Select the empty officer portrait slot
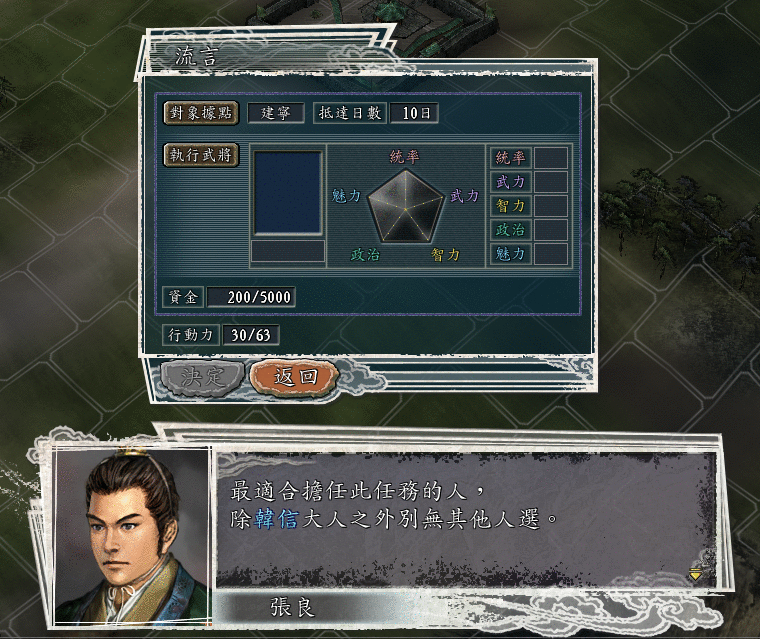The image size is (760, 639). point(288,193)
